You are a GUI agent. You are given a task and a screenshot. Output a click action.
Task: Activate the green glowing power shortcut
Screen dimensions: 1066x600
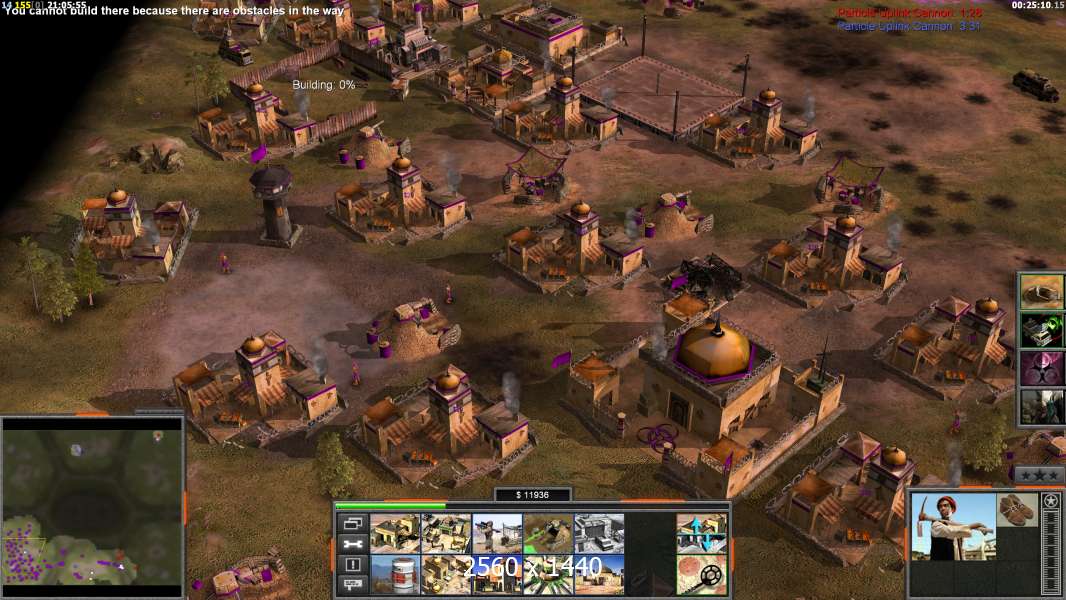pos(1041,330)
